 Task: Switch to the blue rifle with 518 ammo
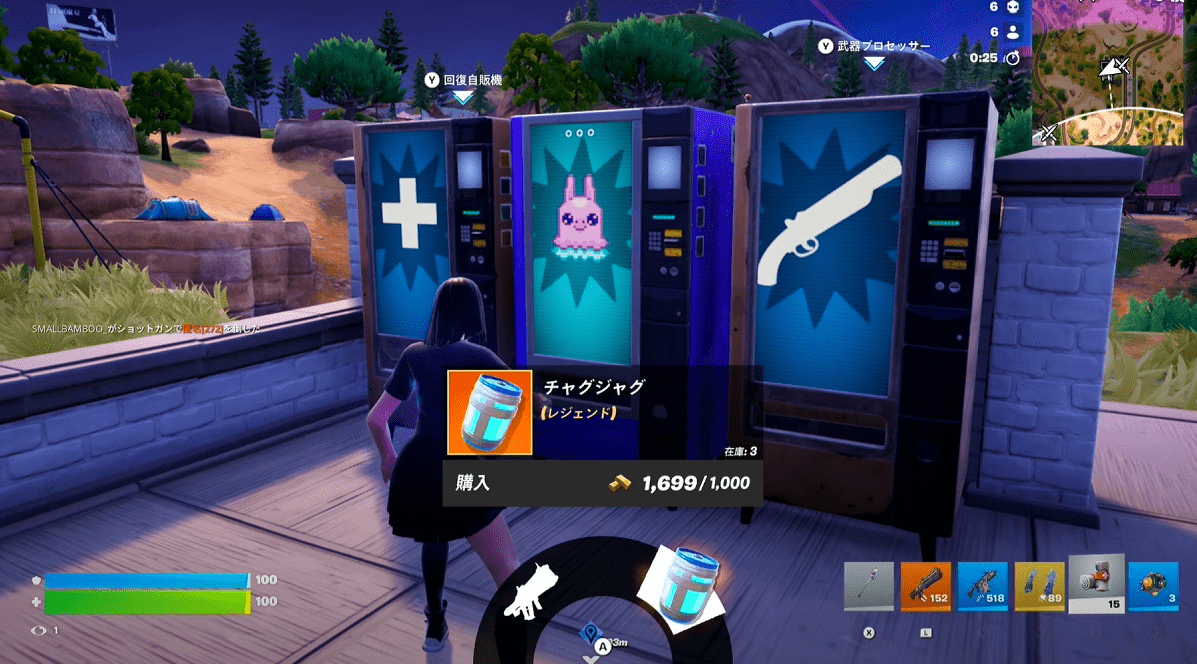pyautogui.click(x=982, y=587)
